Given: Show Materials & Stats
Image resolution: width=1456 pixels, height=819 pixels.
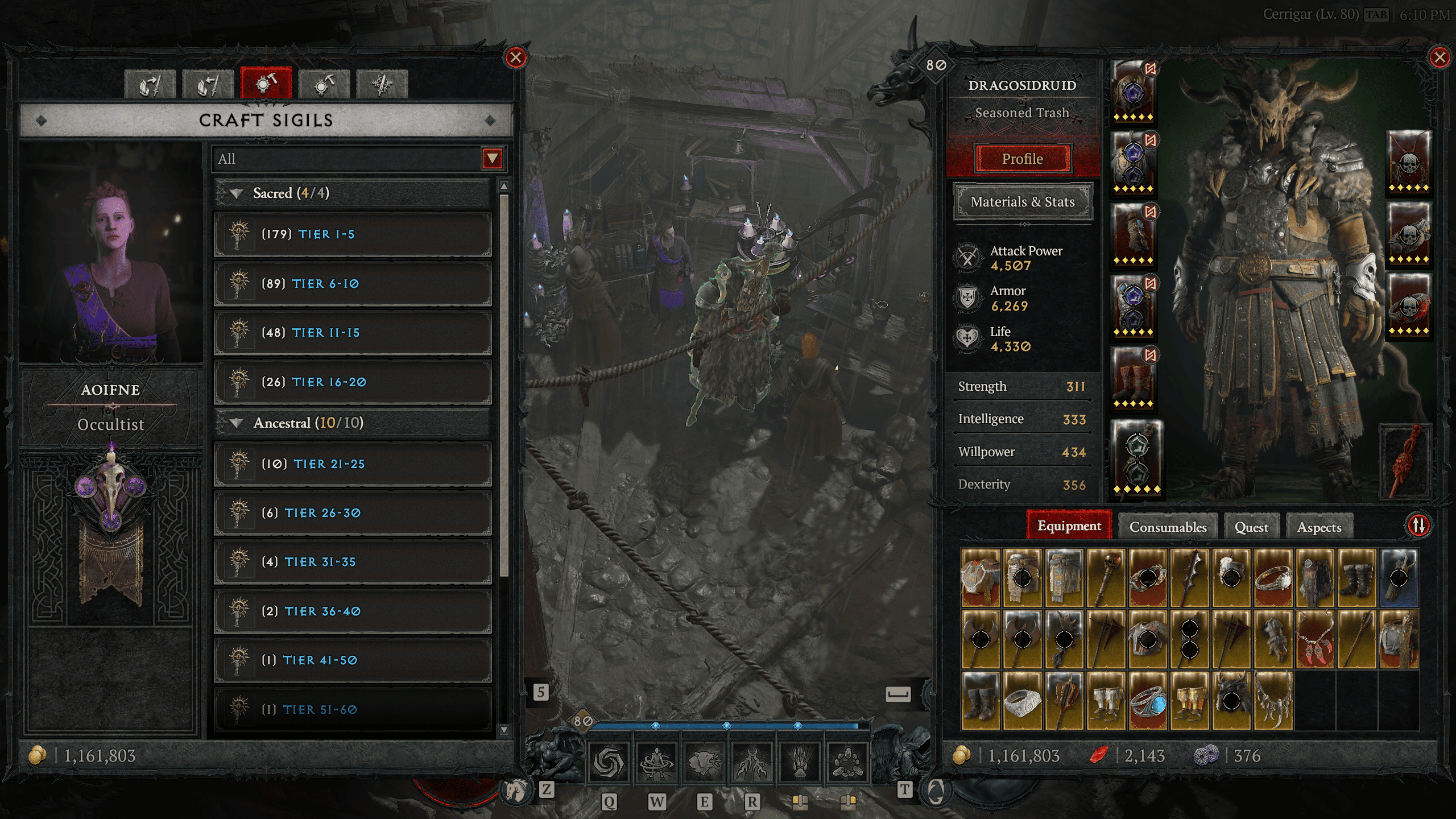Looking at the screenshot, I should pyautogui.click(x=1022, y=202).
